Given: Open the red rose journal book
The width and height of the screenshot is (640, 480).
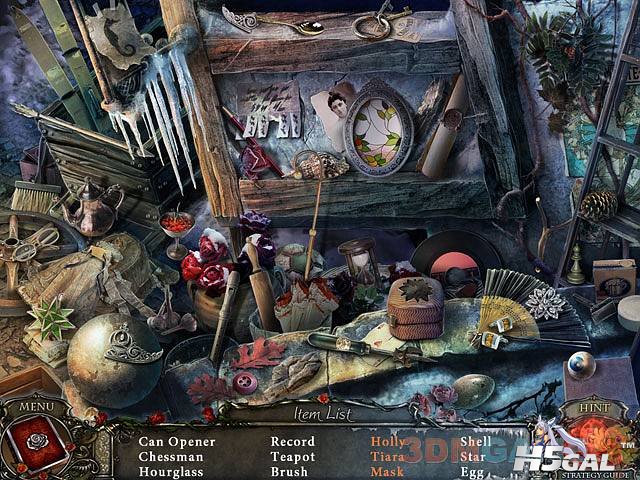Looking at the screenshot, I should coord(38,443).
